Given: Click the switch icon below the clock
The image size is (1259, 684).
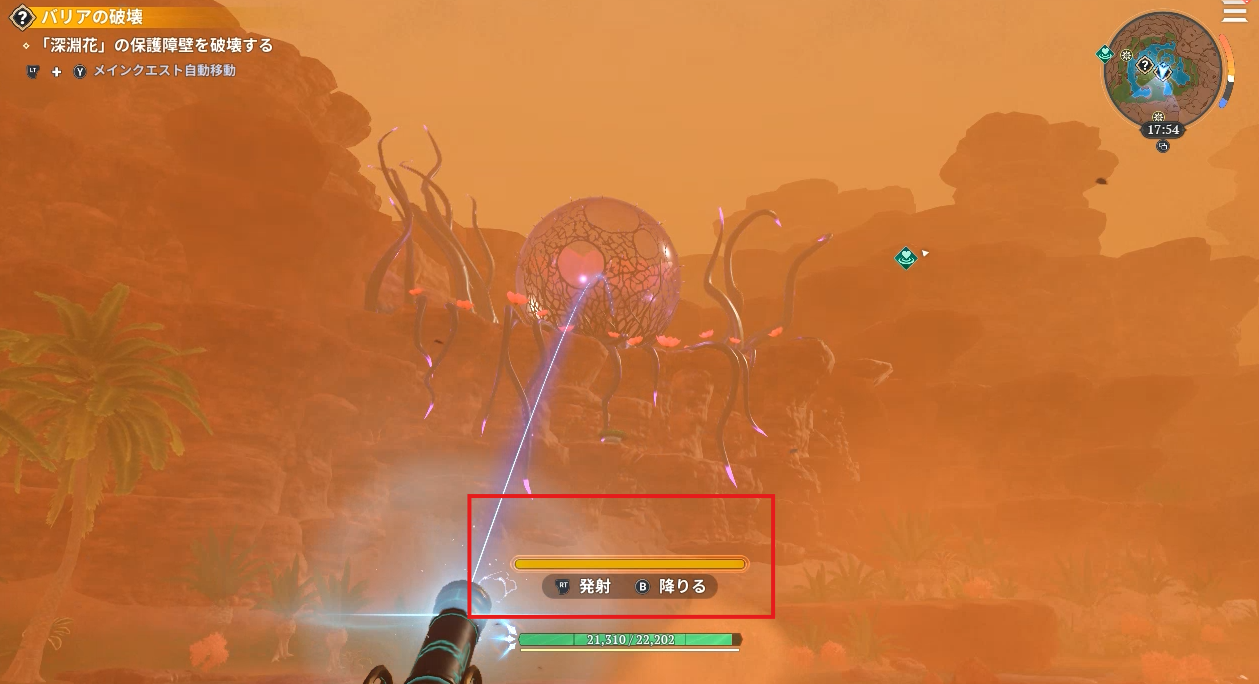Looking at the screenshot, I should 1163,146.
